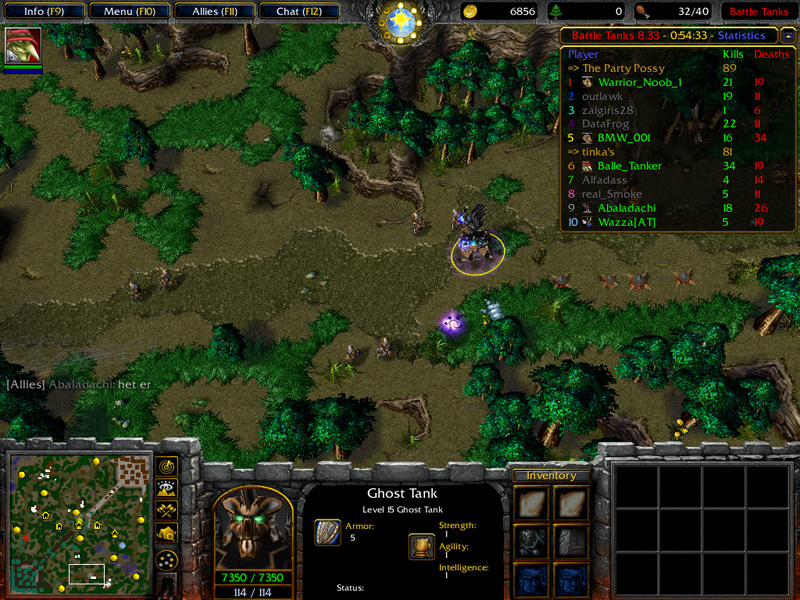The height and width of the screenshot is (600, 800).
Task: Open the Chat (F12) log
Action: (x=298, y=11)
